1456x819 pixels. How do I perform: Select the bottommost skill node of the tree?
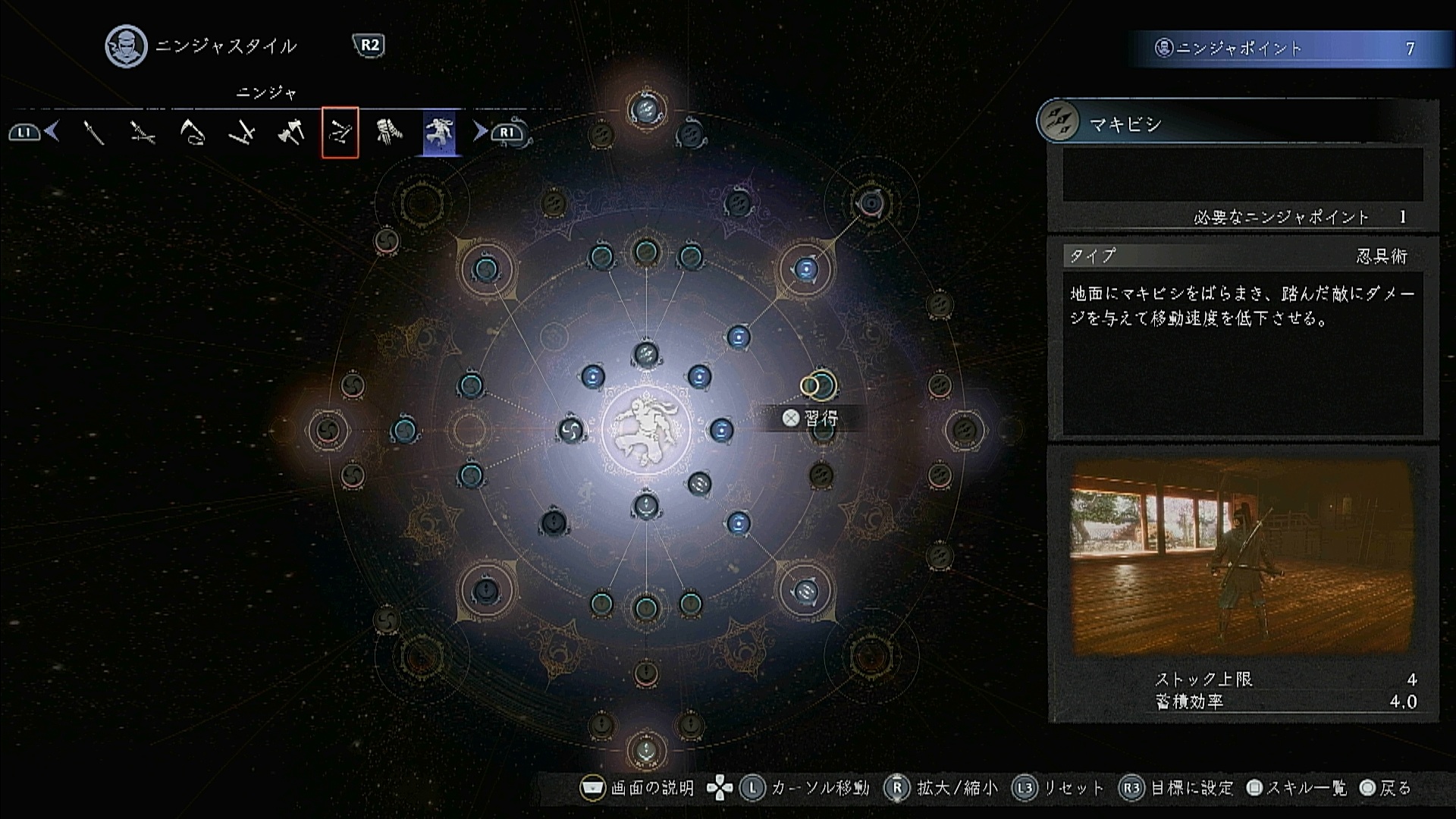pos(646,750)
